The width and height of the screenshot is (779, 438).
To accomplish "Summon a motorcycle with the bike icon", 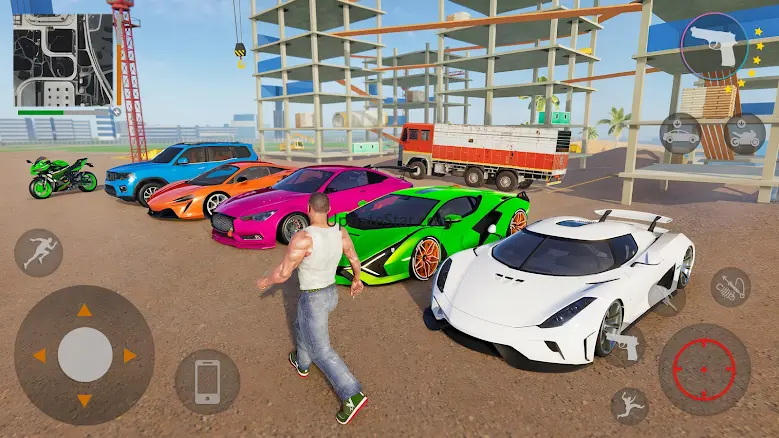I will point(744,134).
